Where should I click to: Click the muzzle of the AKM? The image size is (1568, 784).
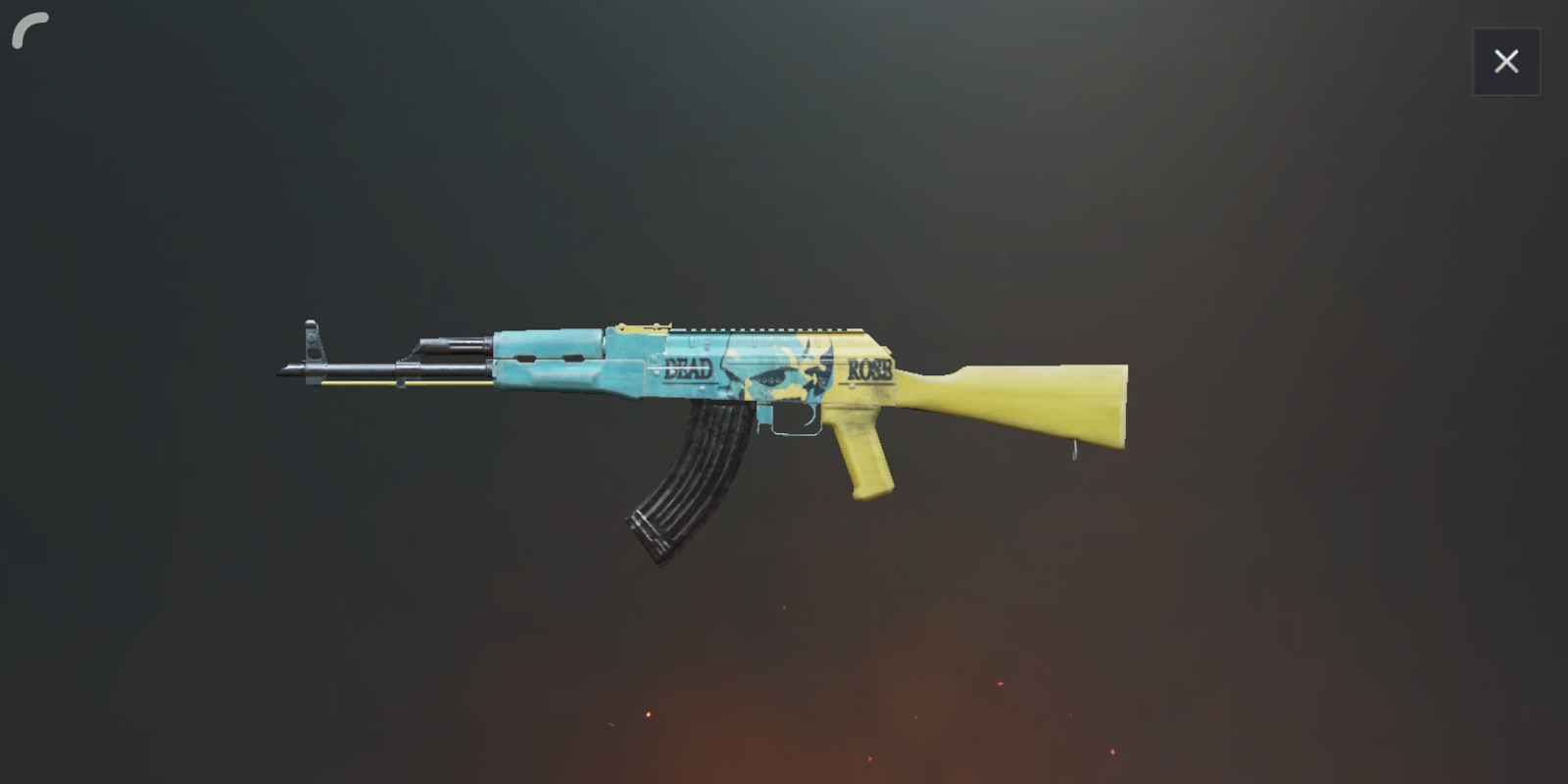[282, 372]
